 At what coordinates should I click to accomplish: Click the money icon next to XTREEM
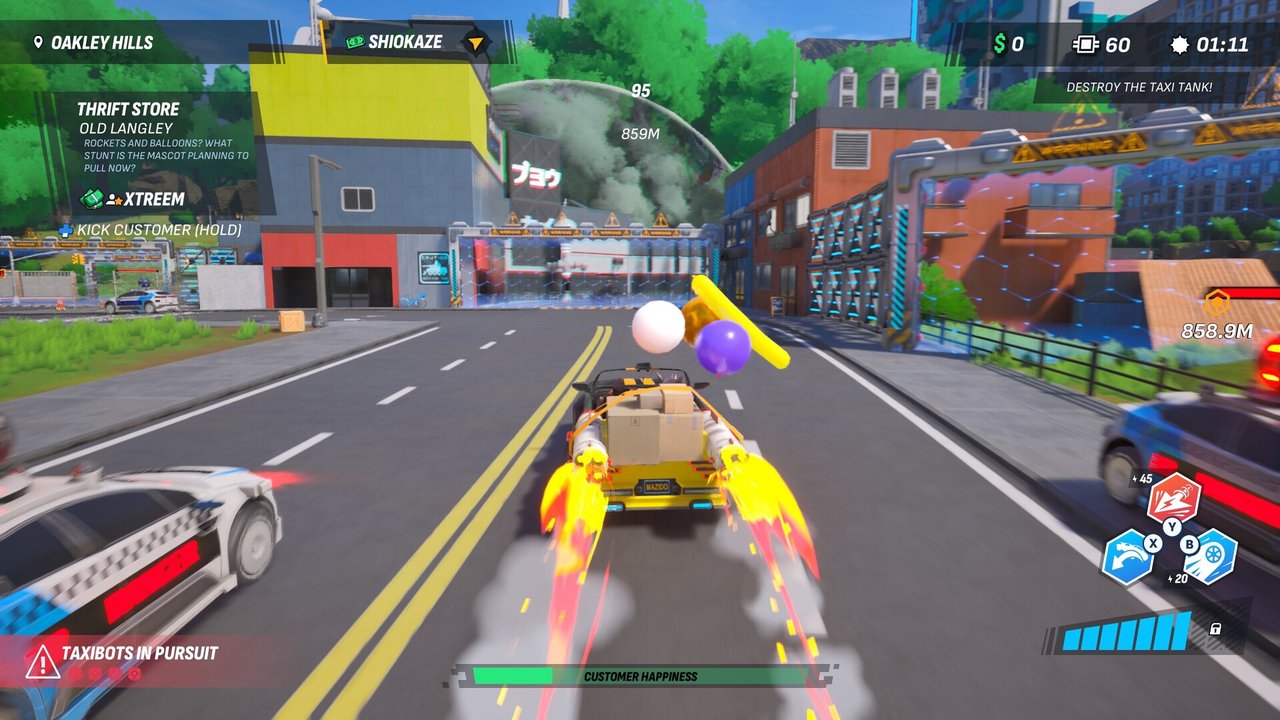point(91,199)
